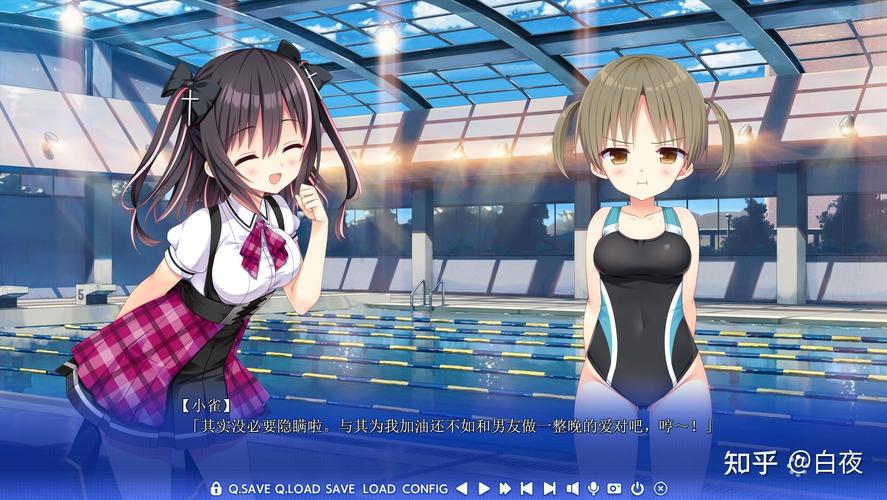Open the LOAD menu
Viewport: 887px width, 500px height.
(x=379, y=488)
